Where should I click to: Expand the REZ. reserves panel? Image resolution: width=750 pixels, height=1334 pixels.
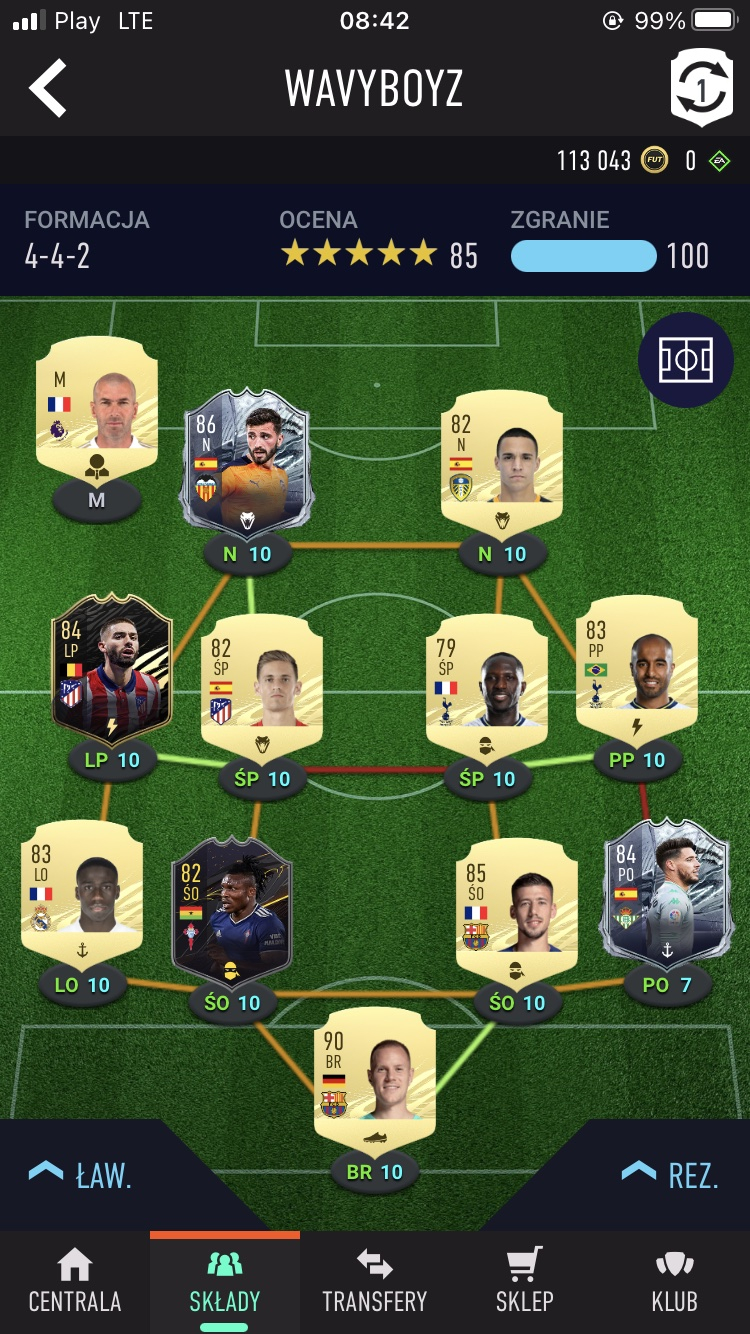(670, 1175)
